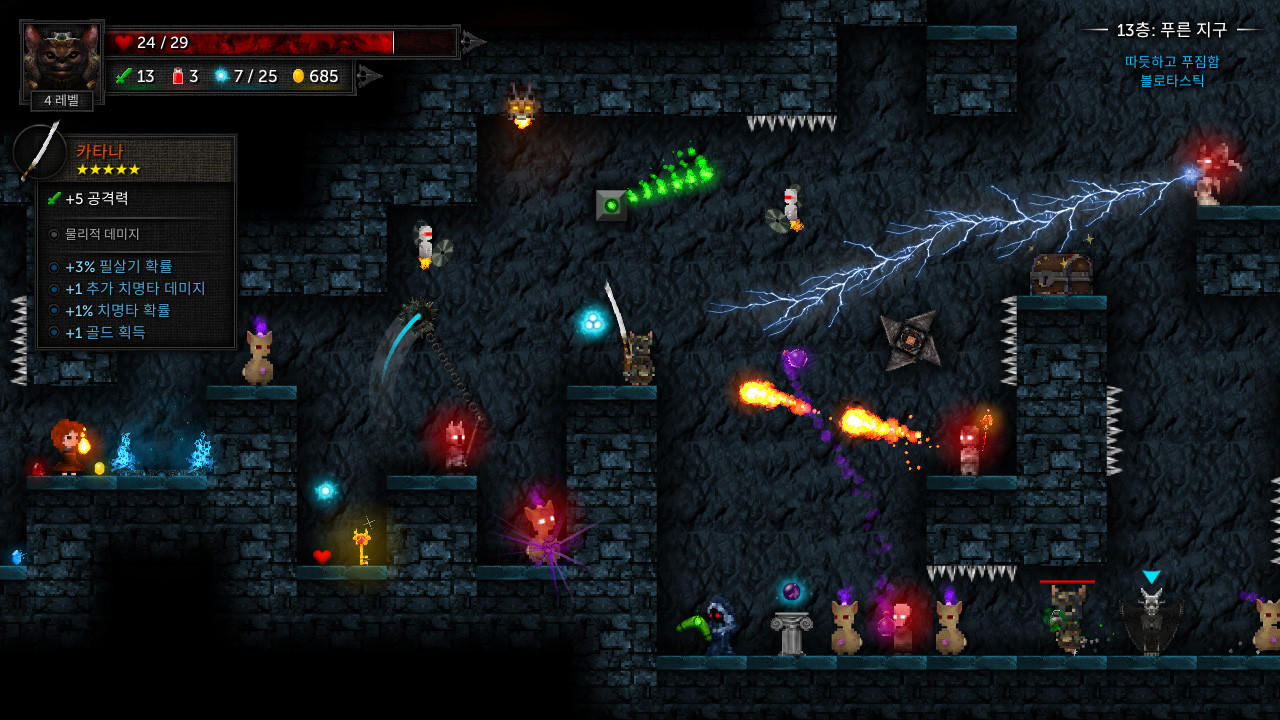Expand the arrow beside the stats row
The width and height of the screenshot is (1280, 720).
coord(370,75)
